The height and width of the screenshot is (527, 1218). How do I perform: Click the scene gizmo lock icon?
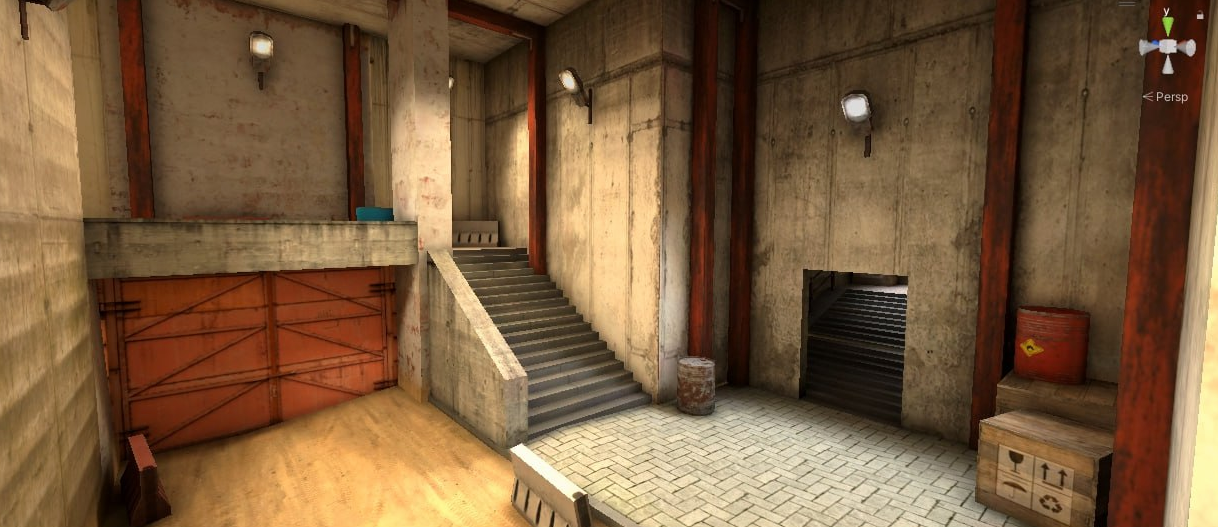(x=1200, y=15)
